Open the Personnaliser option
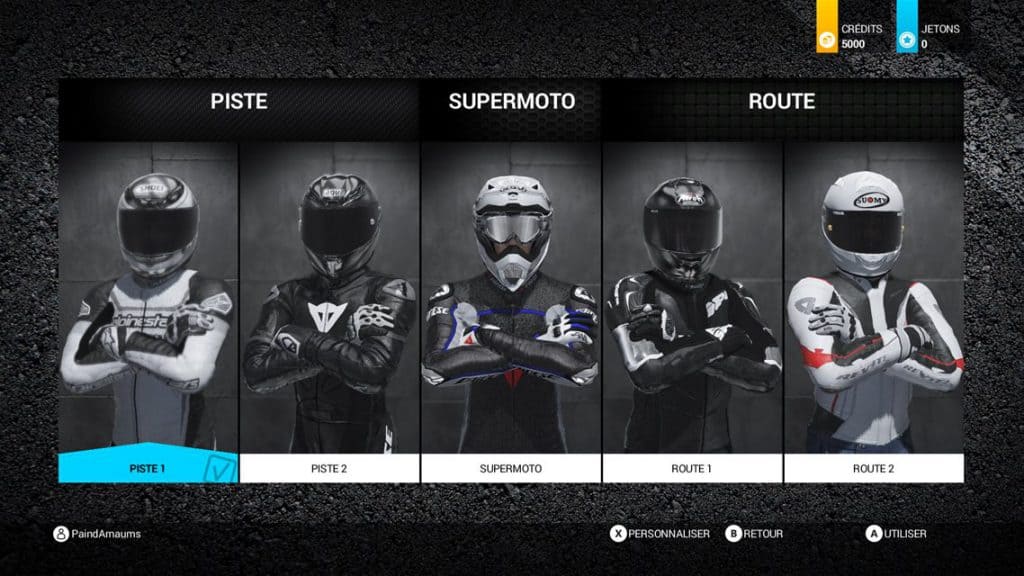Viewport: 1024px width, 576px height. [660, 534]
